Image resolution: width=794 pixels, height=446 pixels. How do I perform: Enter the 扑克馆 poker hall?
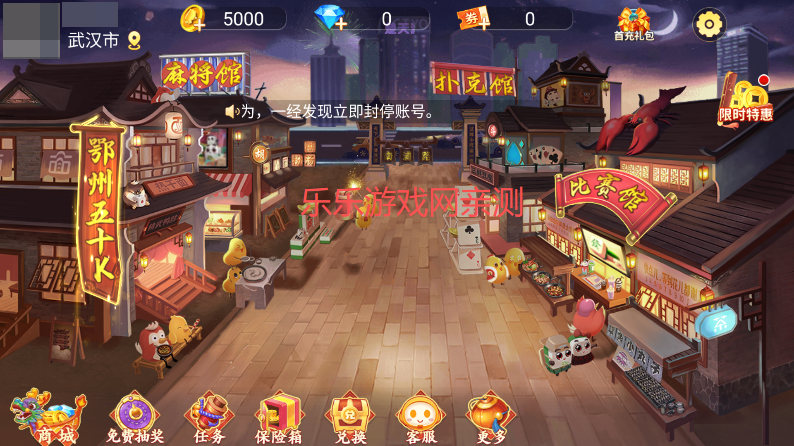click(472, 79)
